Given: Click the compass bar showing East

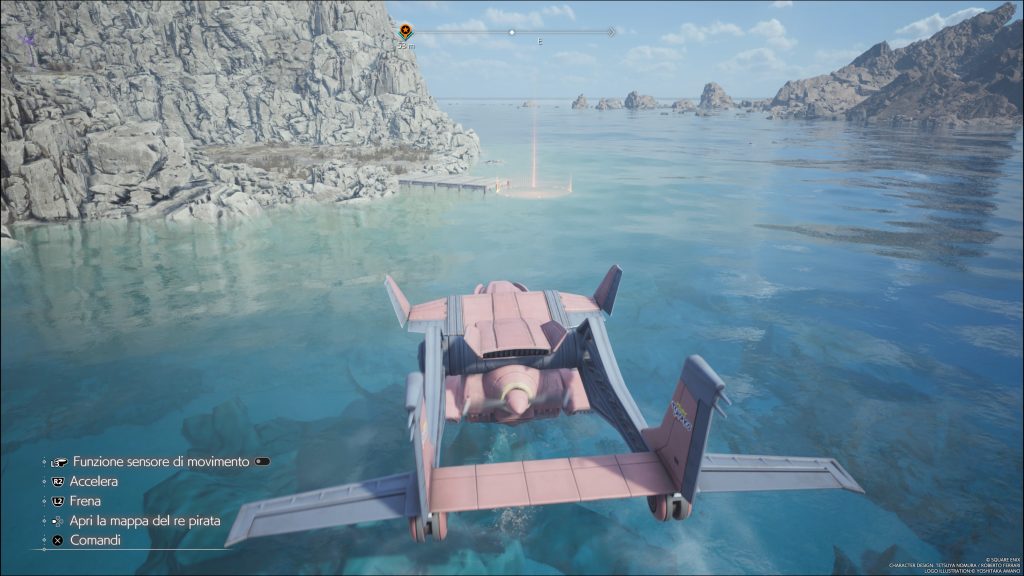Looking at the screenshot, I should click(x=516, y=33).
